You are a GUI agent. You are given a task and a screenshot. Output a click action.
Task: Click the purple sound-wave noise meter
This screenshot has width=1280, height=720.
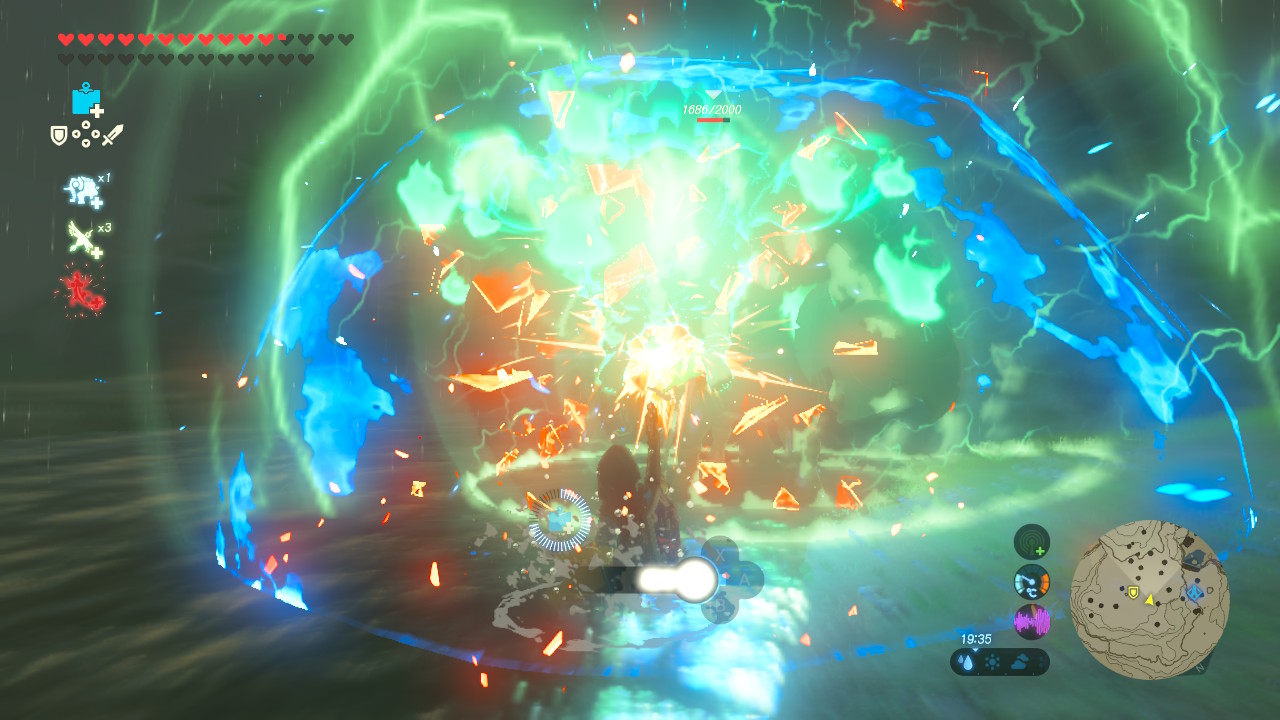click(x=1032, y=622)
